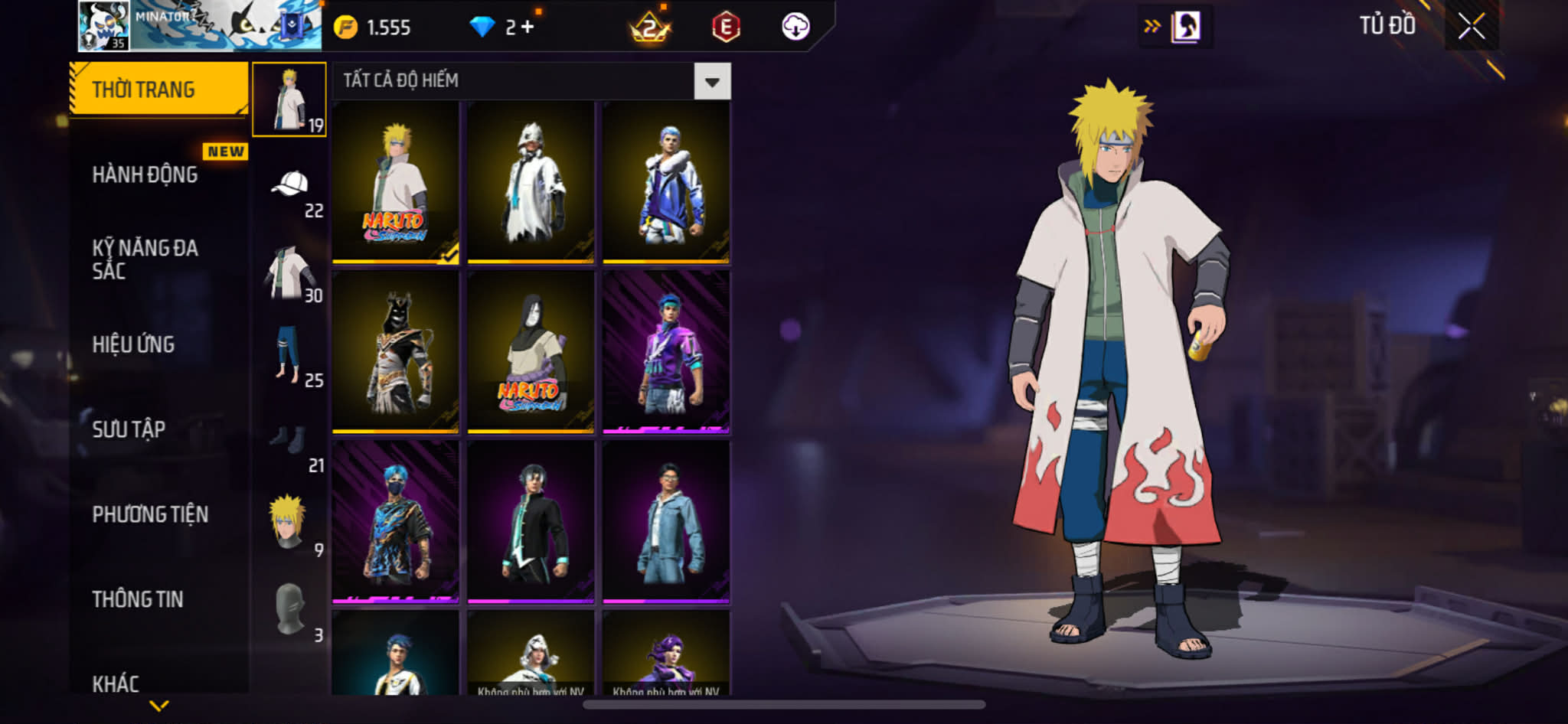
Task: Go to the Sưu Tập tab
Action: [x=129, y=429]
